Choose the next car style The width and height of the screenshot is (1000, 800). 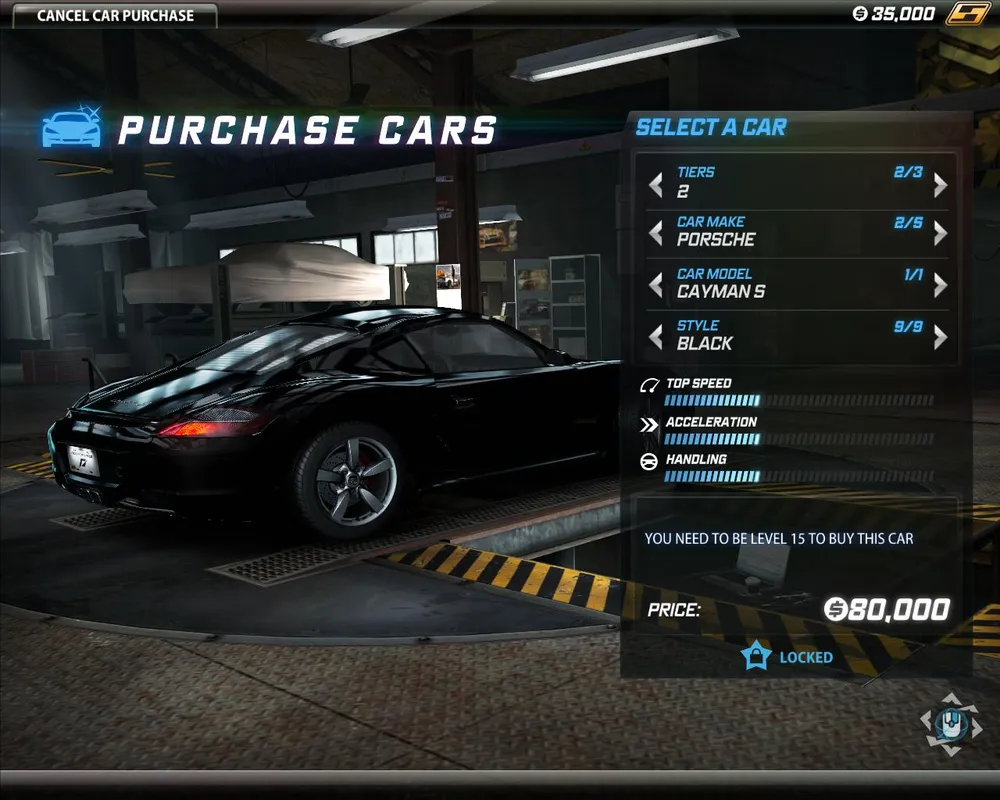(940, 337)
